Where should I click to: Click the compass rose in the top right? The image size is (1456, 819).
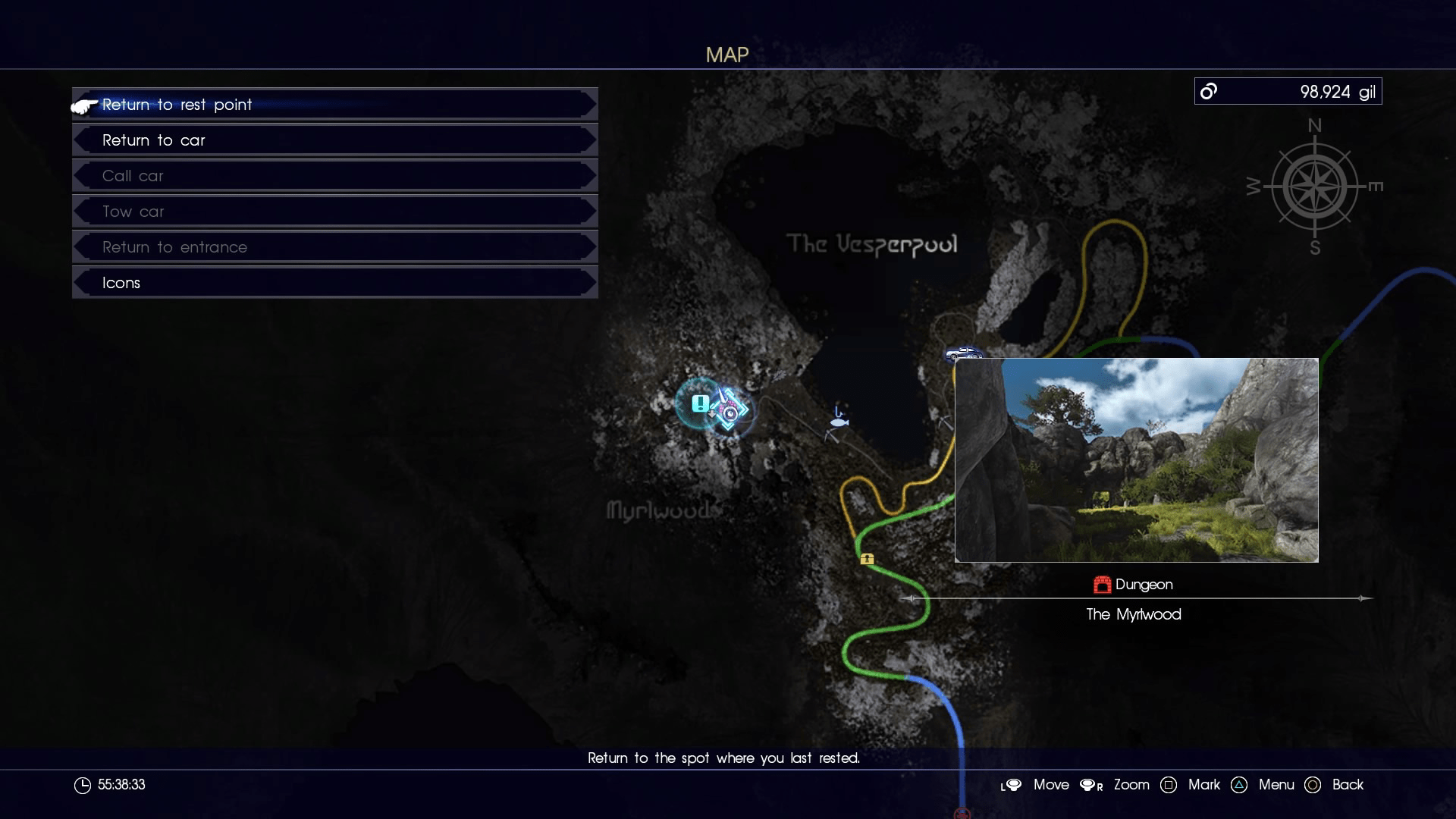click(1314, 186)
